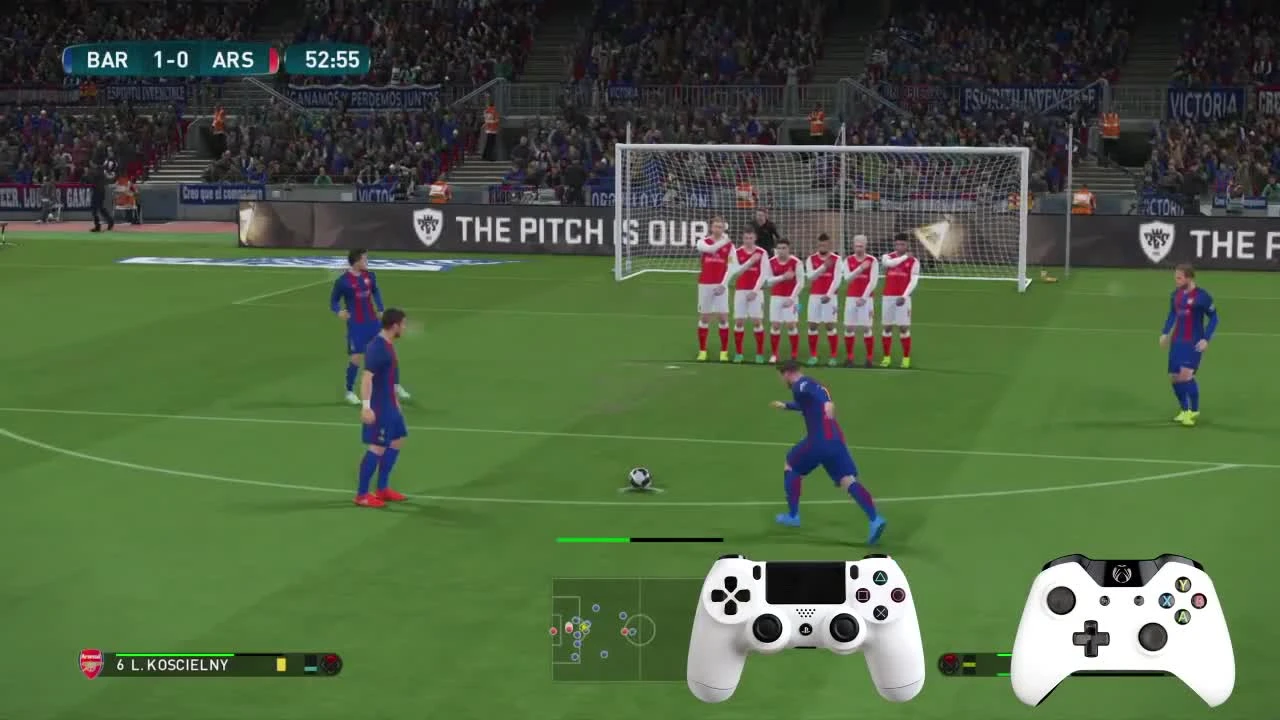Expand the D-pad on the Xbox controller
The height and width of the screenshot is (720, 1280).
click(1092, 638)
